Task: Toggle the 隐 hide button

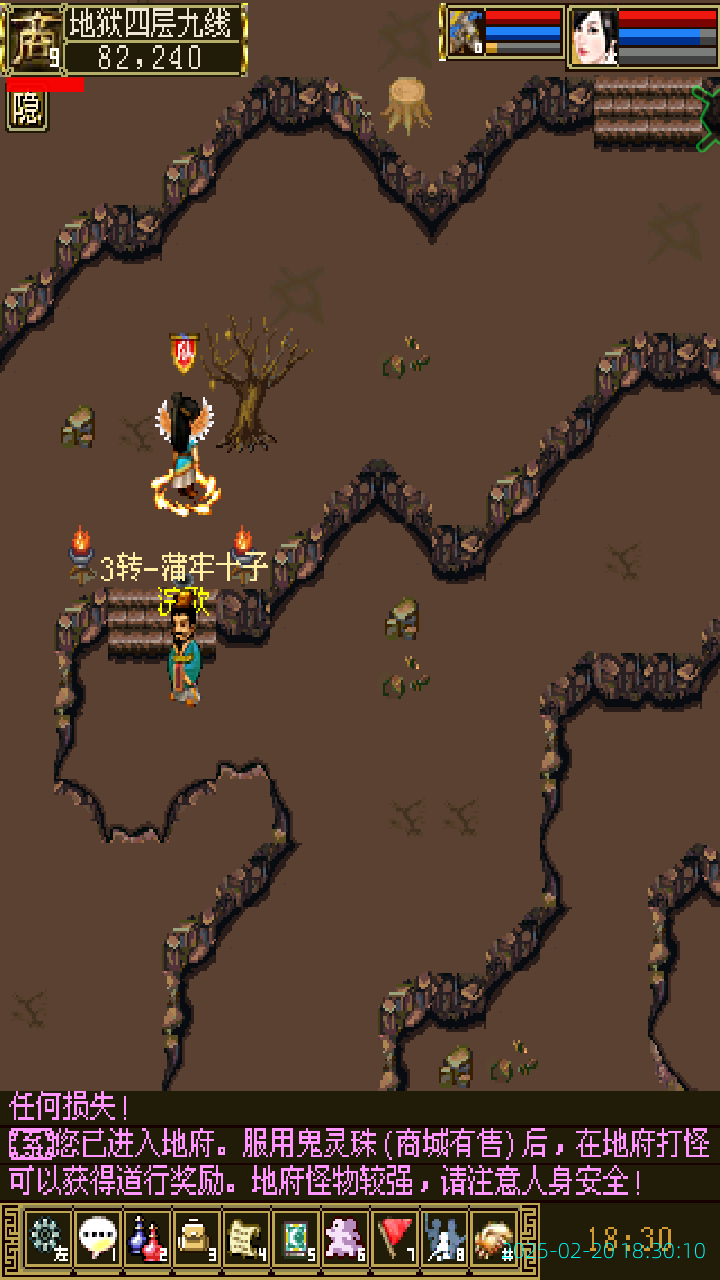Action: pyautogui.click(x=27, y=110)
